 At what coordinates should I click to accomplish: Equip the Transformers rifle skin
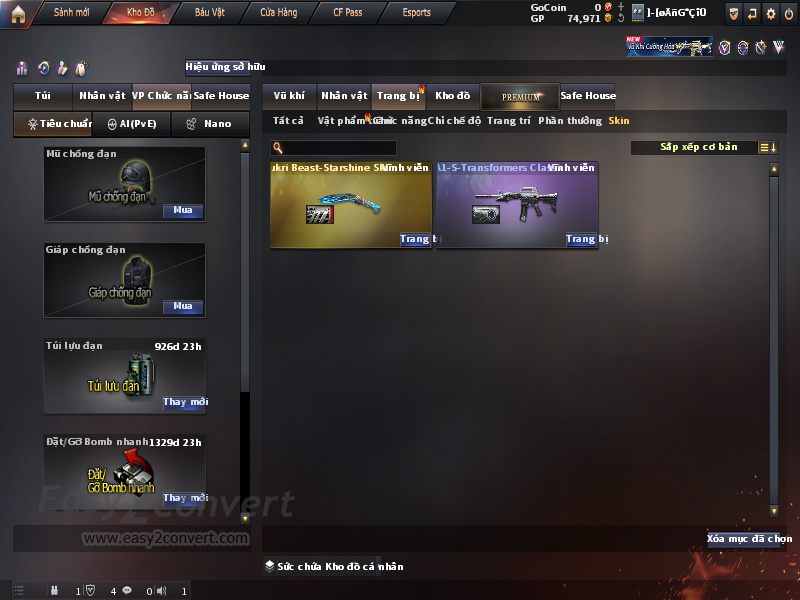581,239
